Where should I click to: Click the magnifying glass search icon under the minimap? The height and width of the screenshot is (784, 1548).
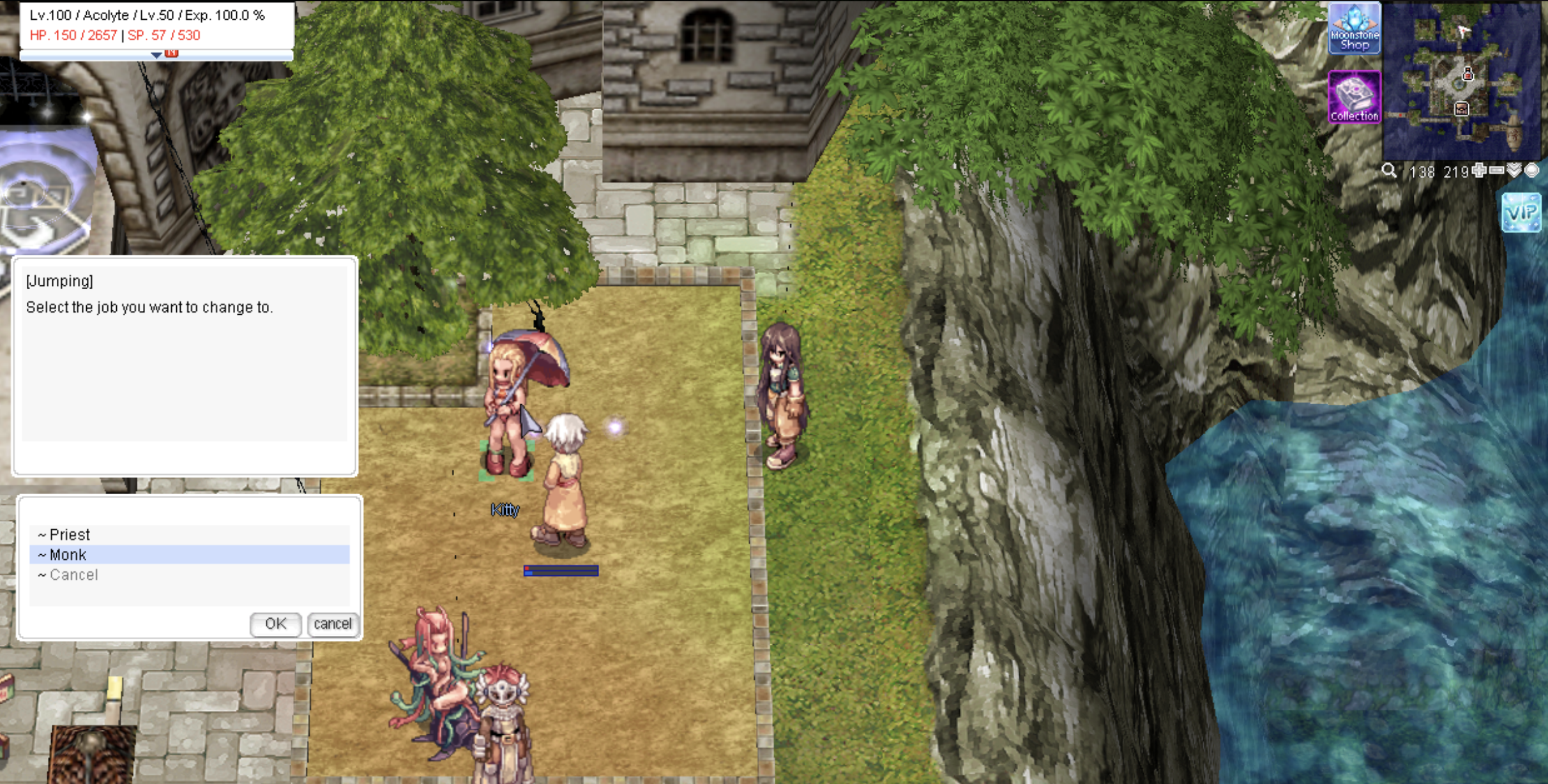pos(1388,170)
